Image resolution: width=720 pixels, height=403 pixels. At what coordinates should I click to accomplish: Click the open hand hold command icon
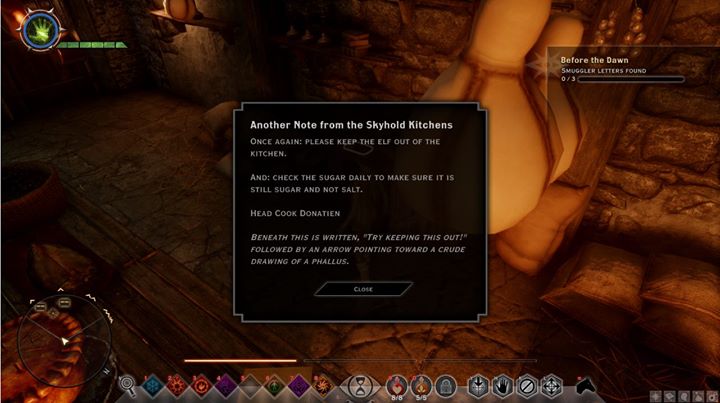click(502, 384)
